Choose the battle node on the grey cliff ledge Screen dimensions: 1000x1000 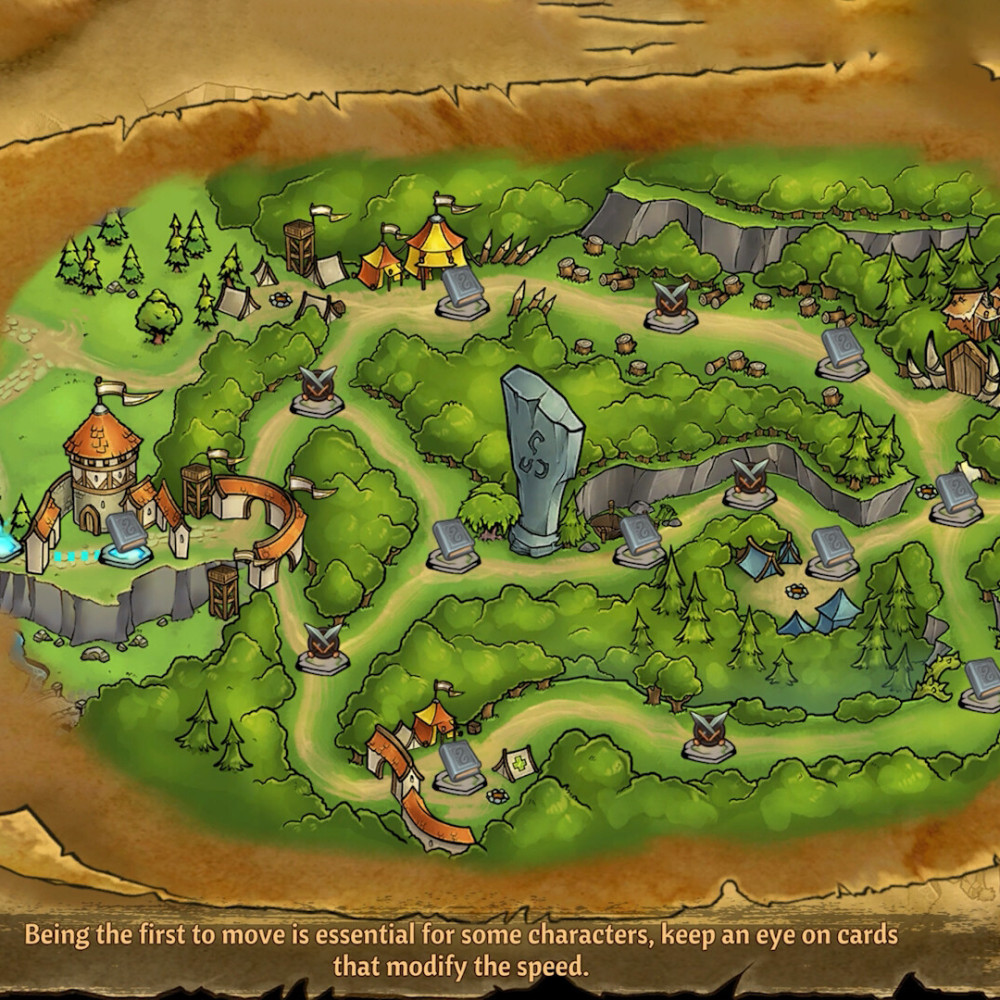[750, 482]
